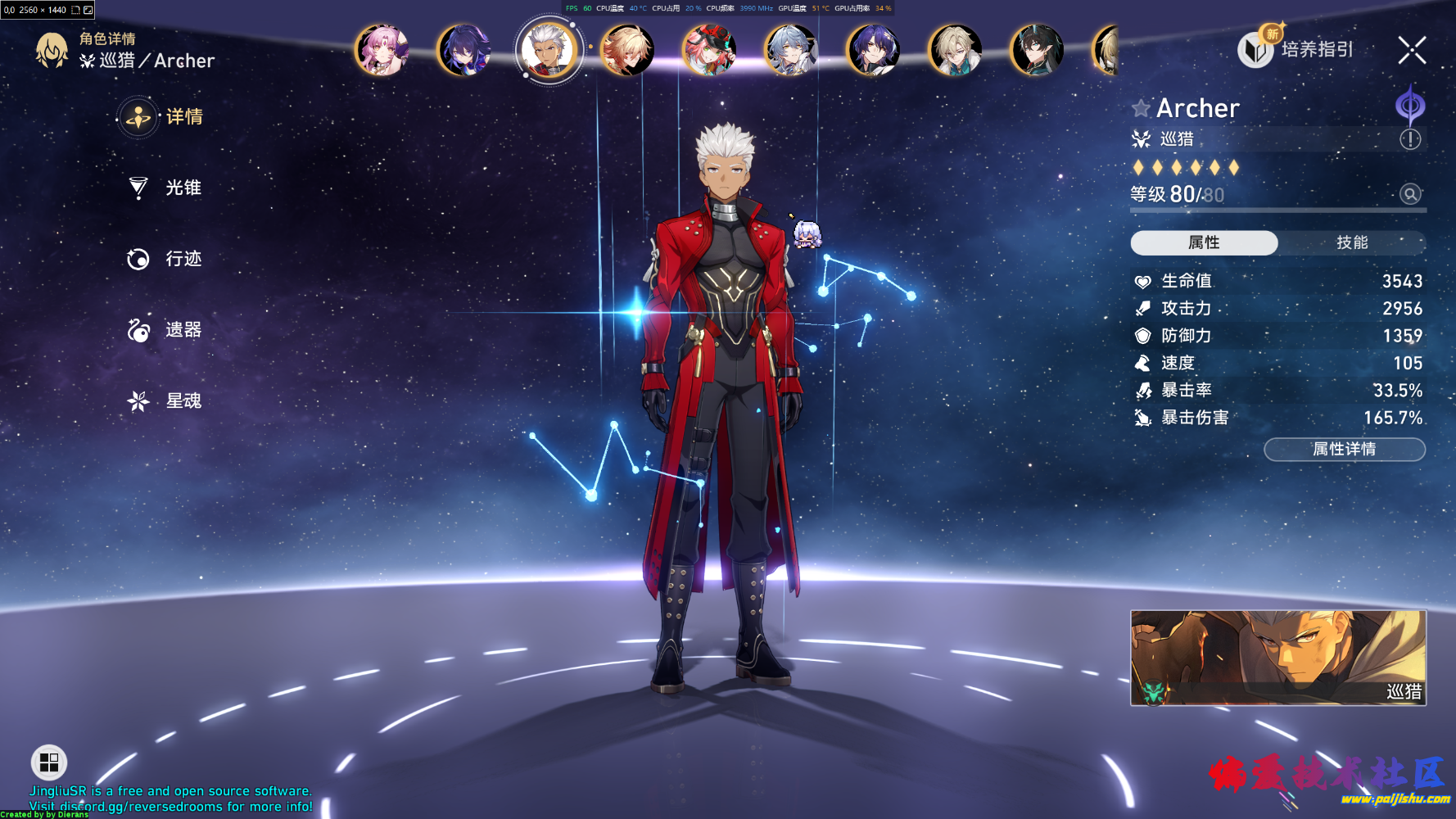Open the four-square grid menu button
This screenshot has width=1456, height=819.
(49, 762)
